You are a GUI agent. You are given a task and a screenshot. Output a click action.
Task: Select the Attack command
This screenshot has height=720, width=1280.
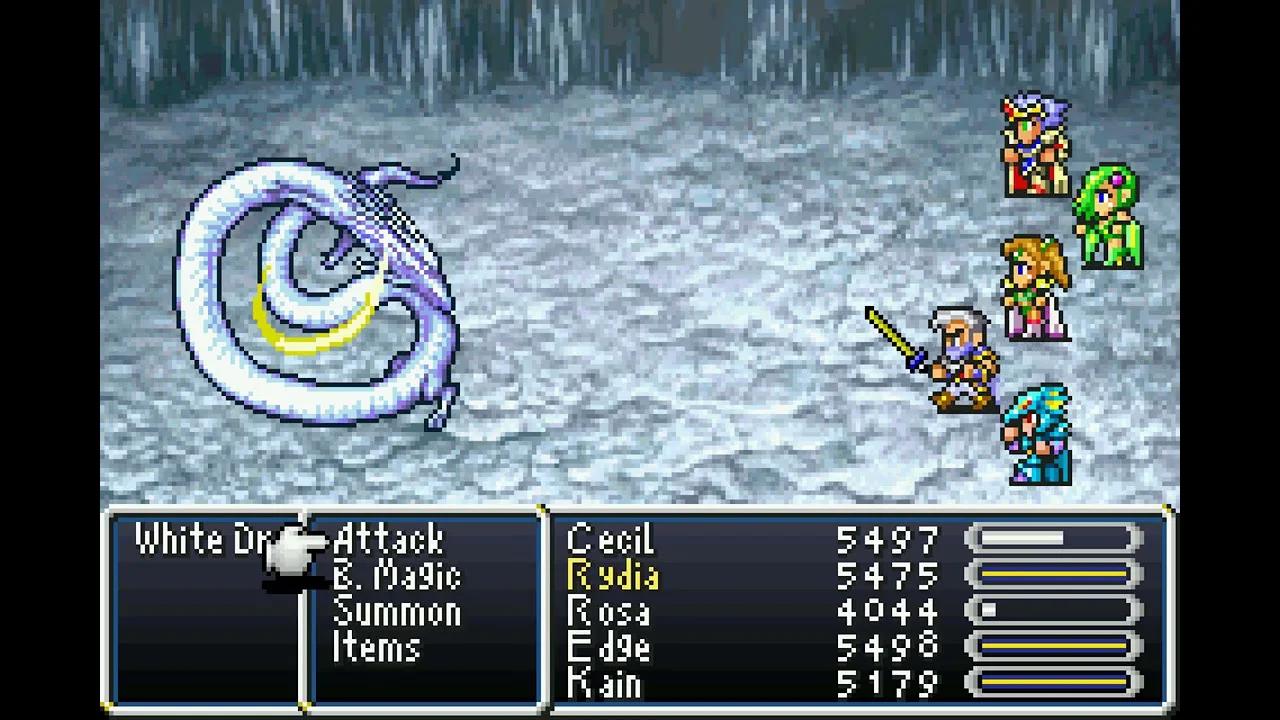pyautogui.click(x=388, y=540)
